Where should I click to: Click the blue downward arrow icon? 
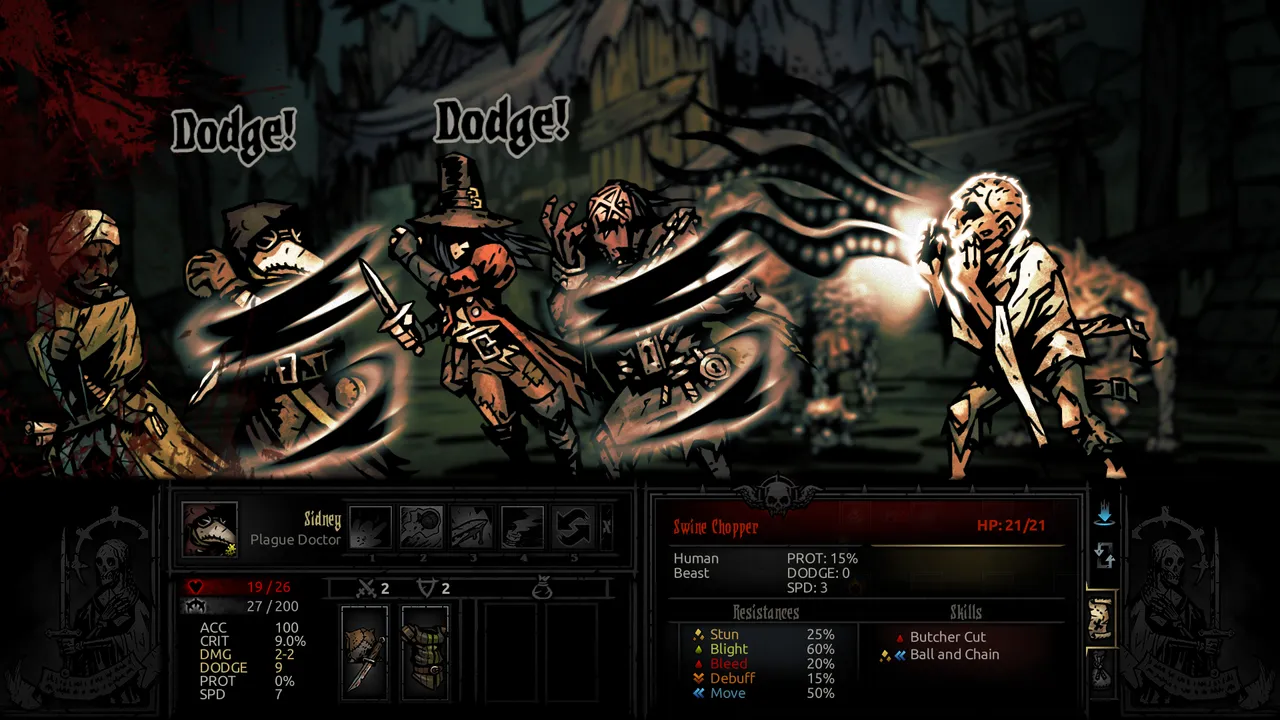click(1104, 516)
